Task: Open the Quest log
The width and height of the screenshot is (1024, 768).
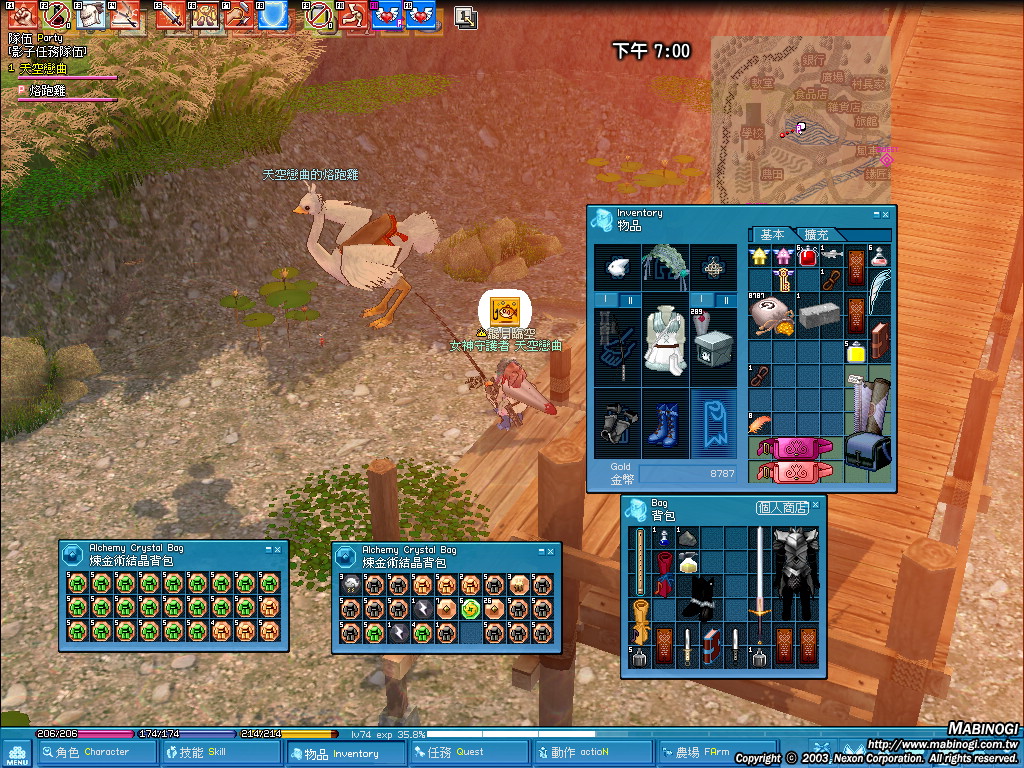Action: point(467,752)
